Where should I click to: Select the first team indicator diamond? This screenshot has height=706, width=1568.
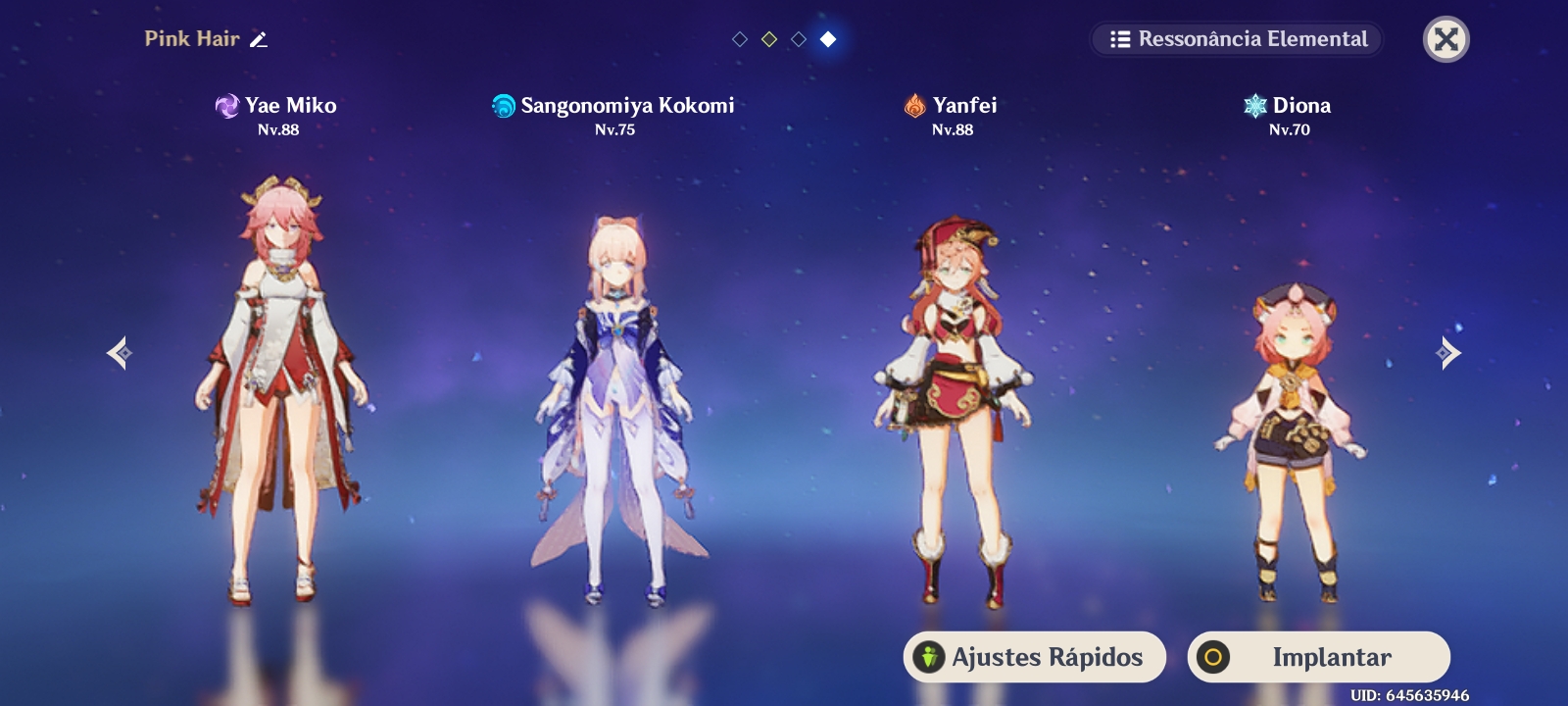coord(740,39)
